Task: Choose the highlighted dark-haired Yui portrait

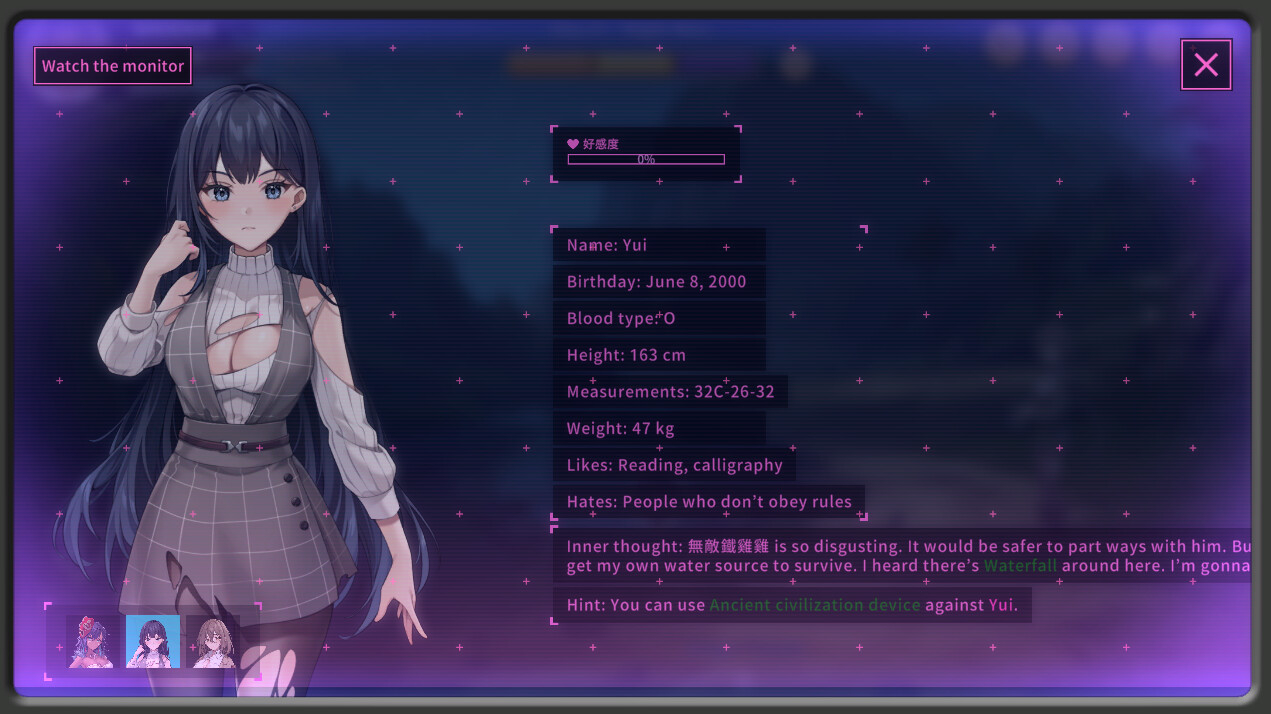Action: point(153,641)
